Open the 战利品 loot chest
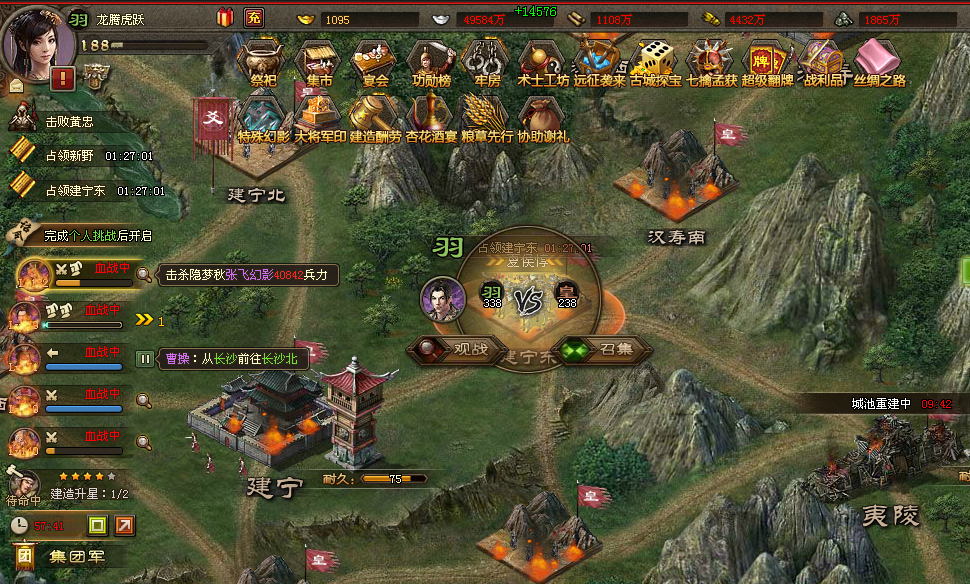This screenshot has width=970, height=584. point(823,62)
